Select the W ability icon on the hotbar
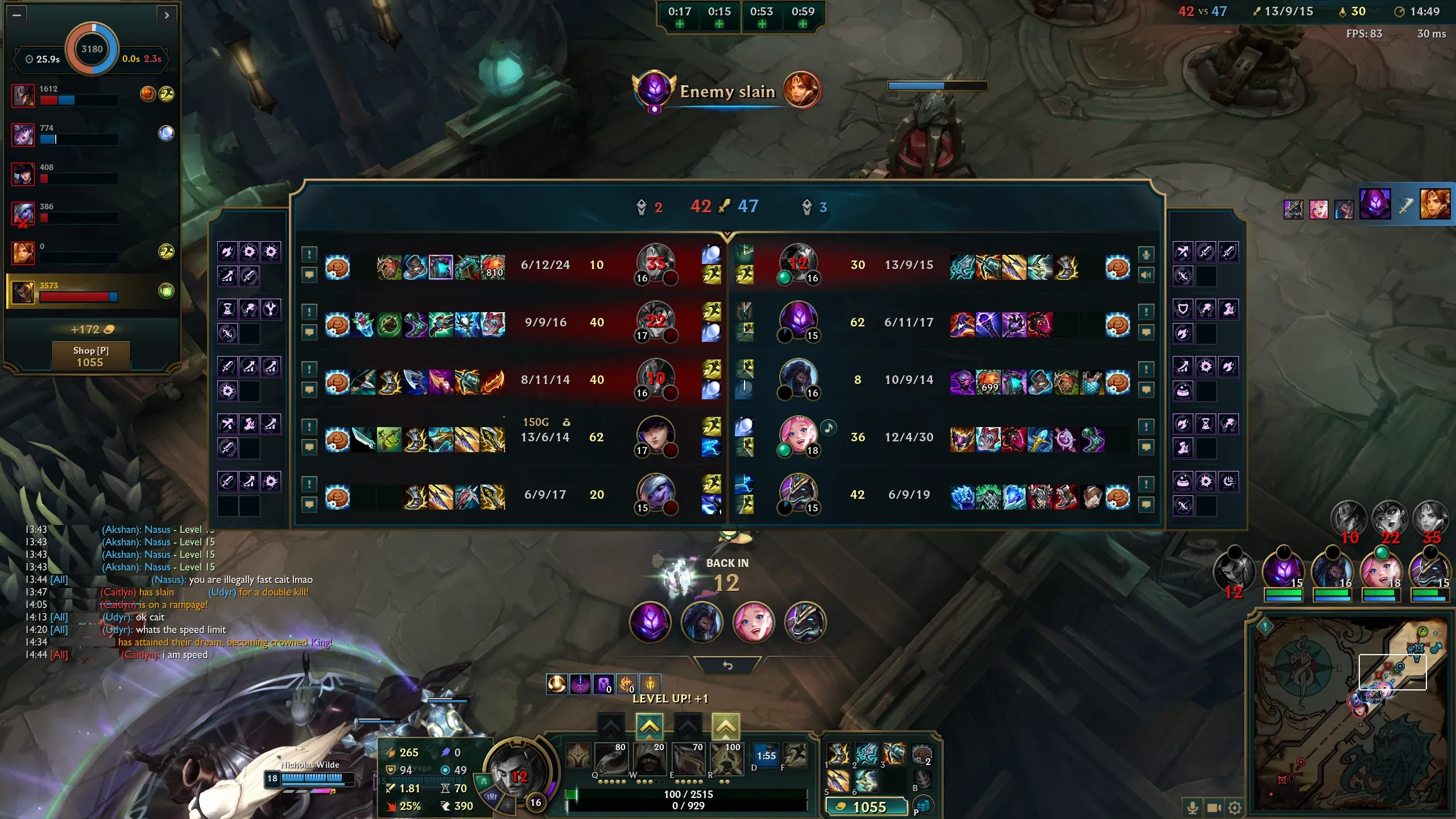 click(651, 758)
